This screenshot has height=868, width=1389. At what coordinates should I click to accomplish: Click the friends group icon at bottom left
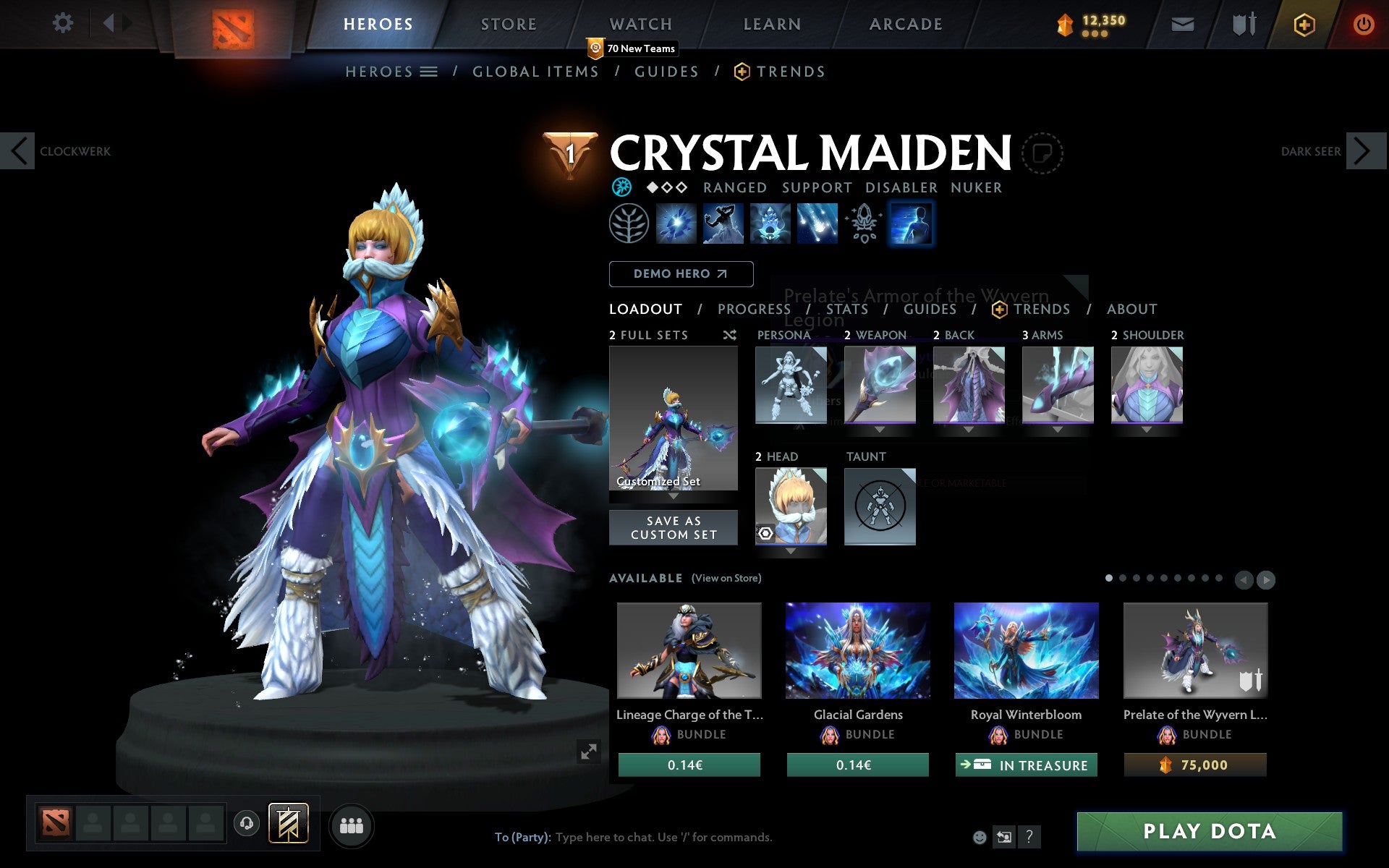pyautogui.click(x=352, y=824)
